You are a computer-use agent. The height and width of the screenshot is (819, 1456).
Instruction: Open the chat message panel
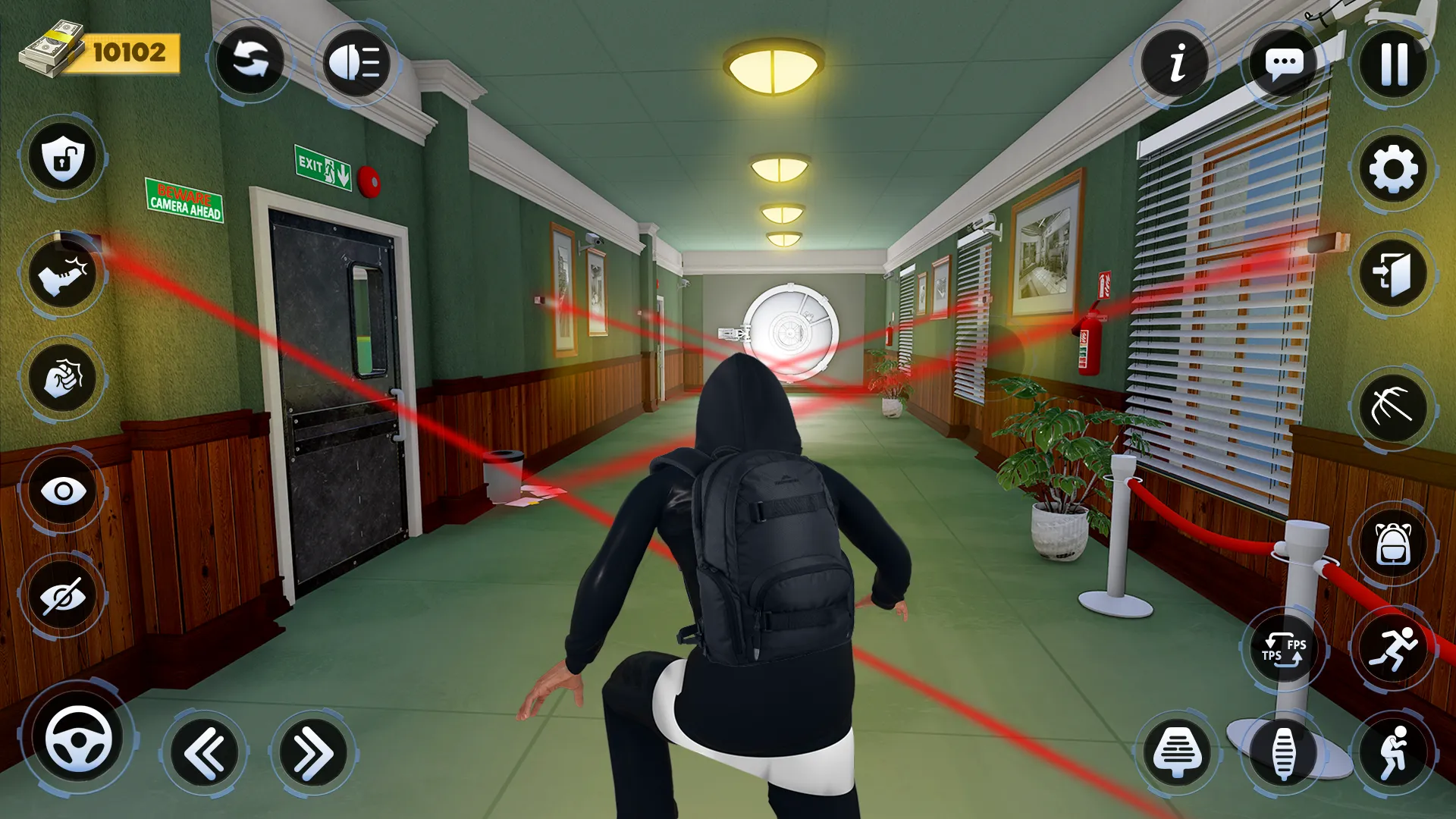point(1285,64)
